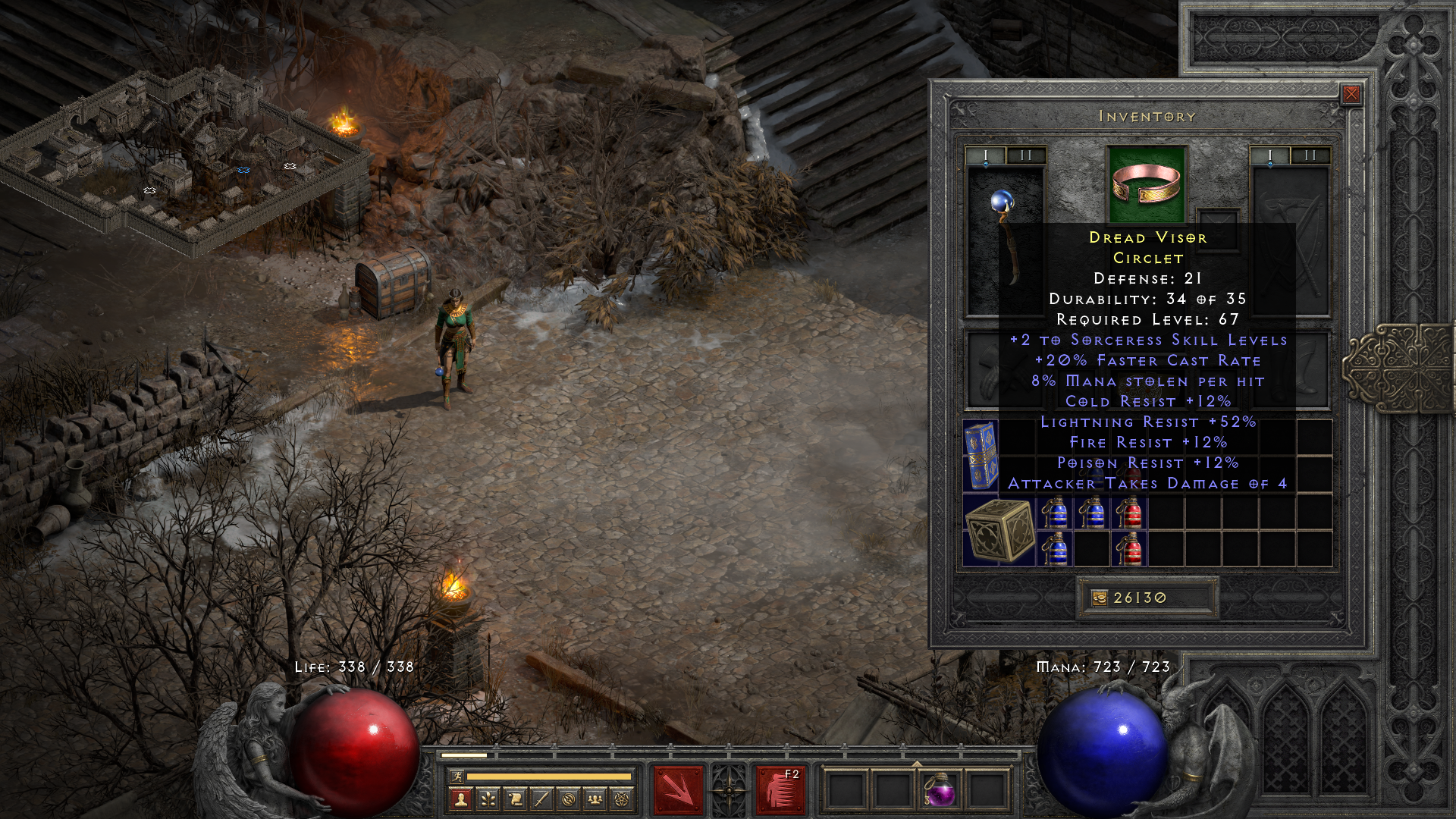Open the quest log scroll icon
The height and width of the screenshot is (819, 1456).
coord(515,798)
